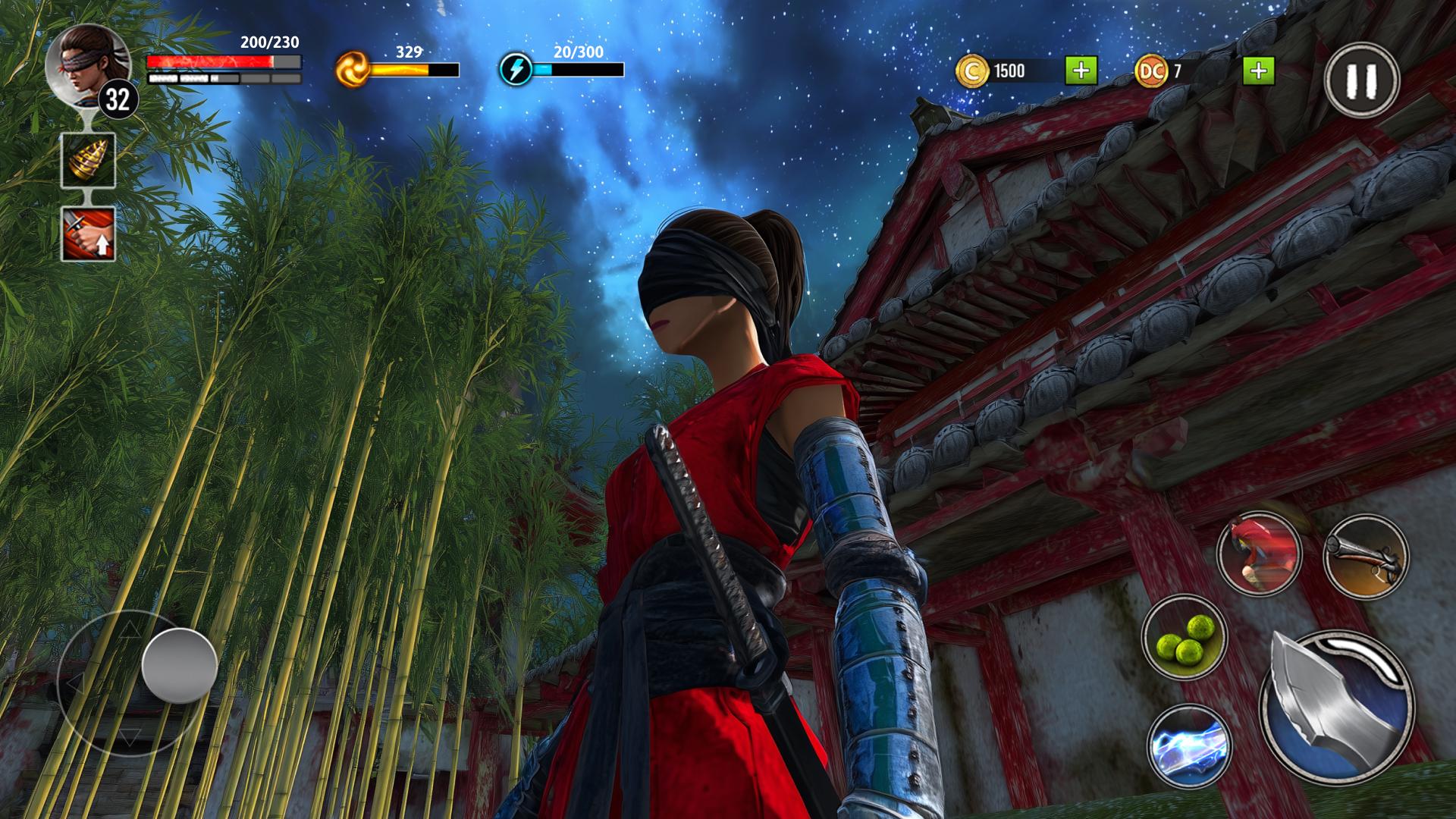
Task: Select the golden drill buff icon
Action: [88, 160]
